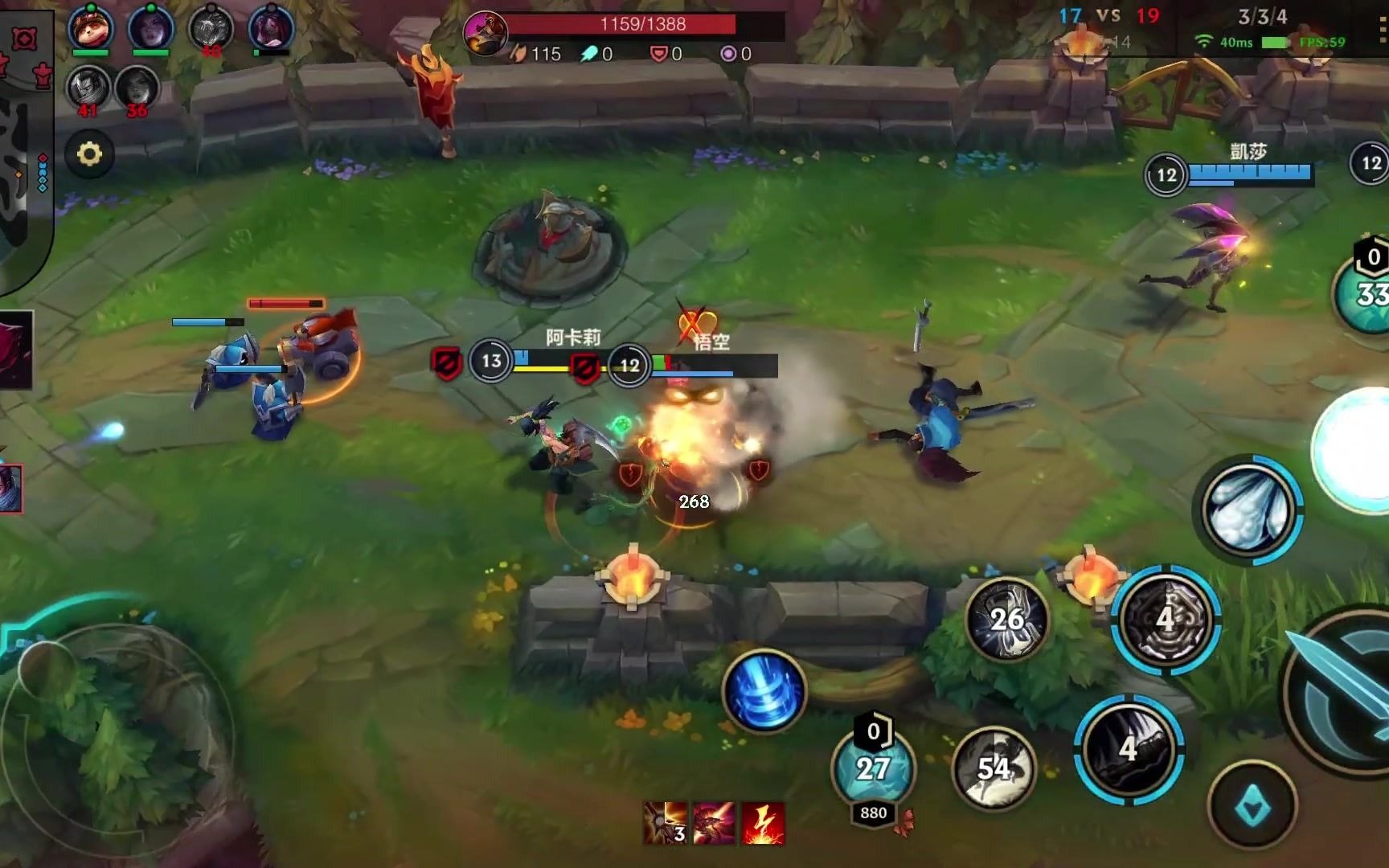This screenshot has height=868, width=1389.
Task: Tap the Teemo teammate portrait
Action: click(90, 28)
